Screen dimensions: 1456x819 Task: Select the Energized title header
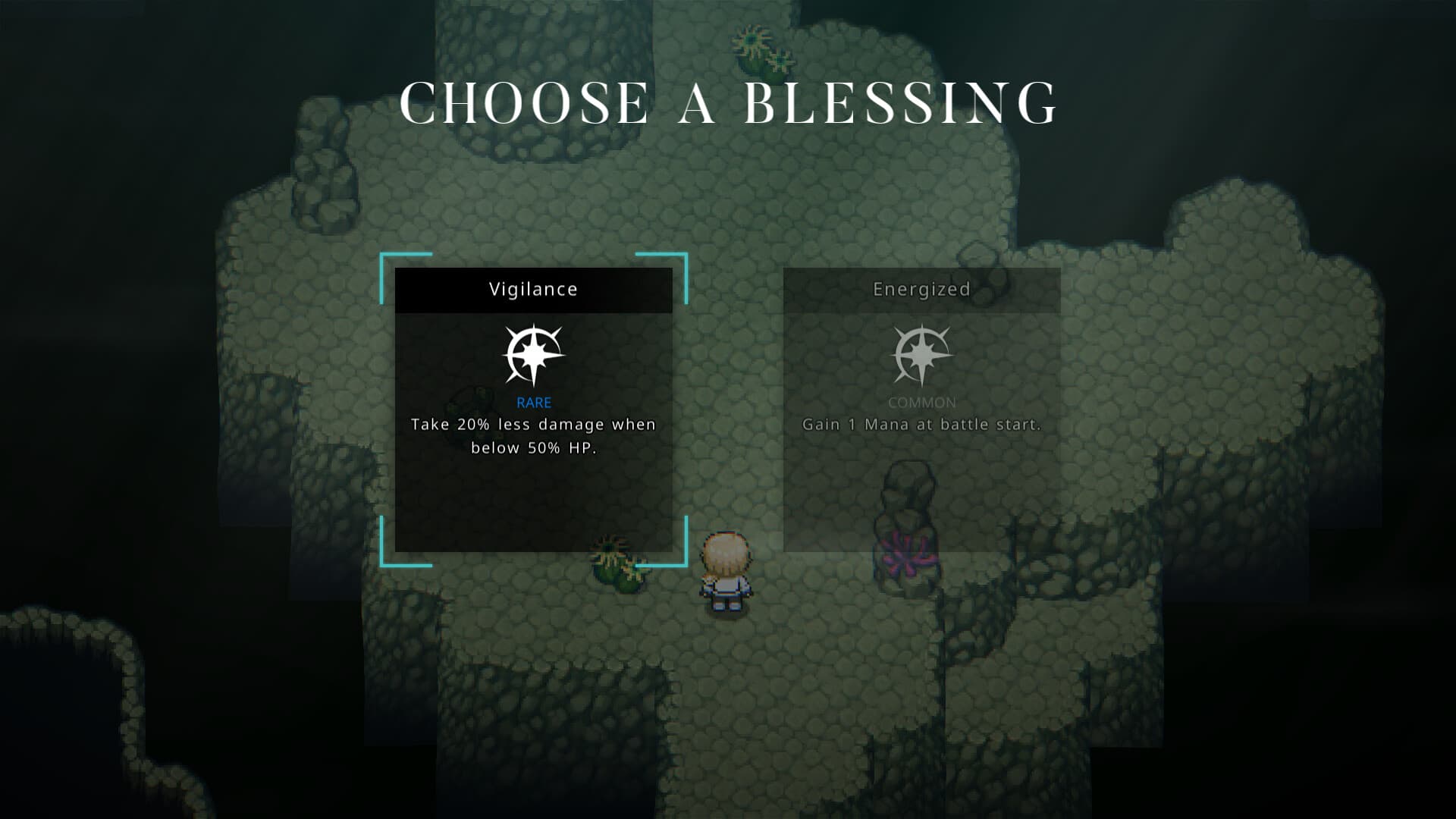pos(922,289)
